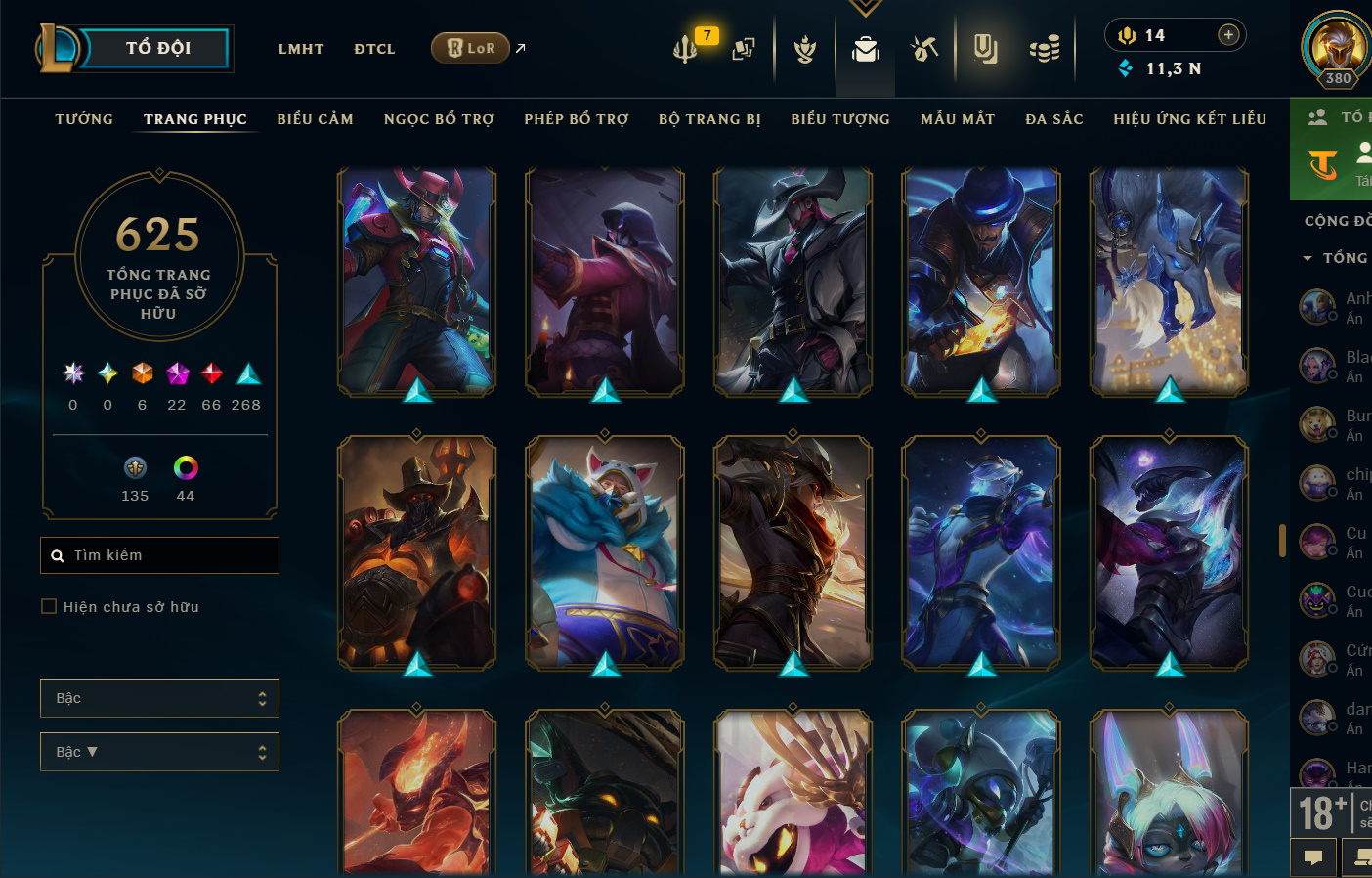
Task: Open the Bậc ▼ sort dropdown
Action: point(159,752)
